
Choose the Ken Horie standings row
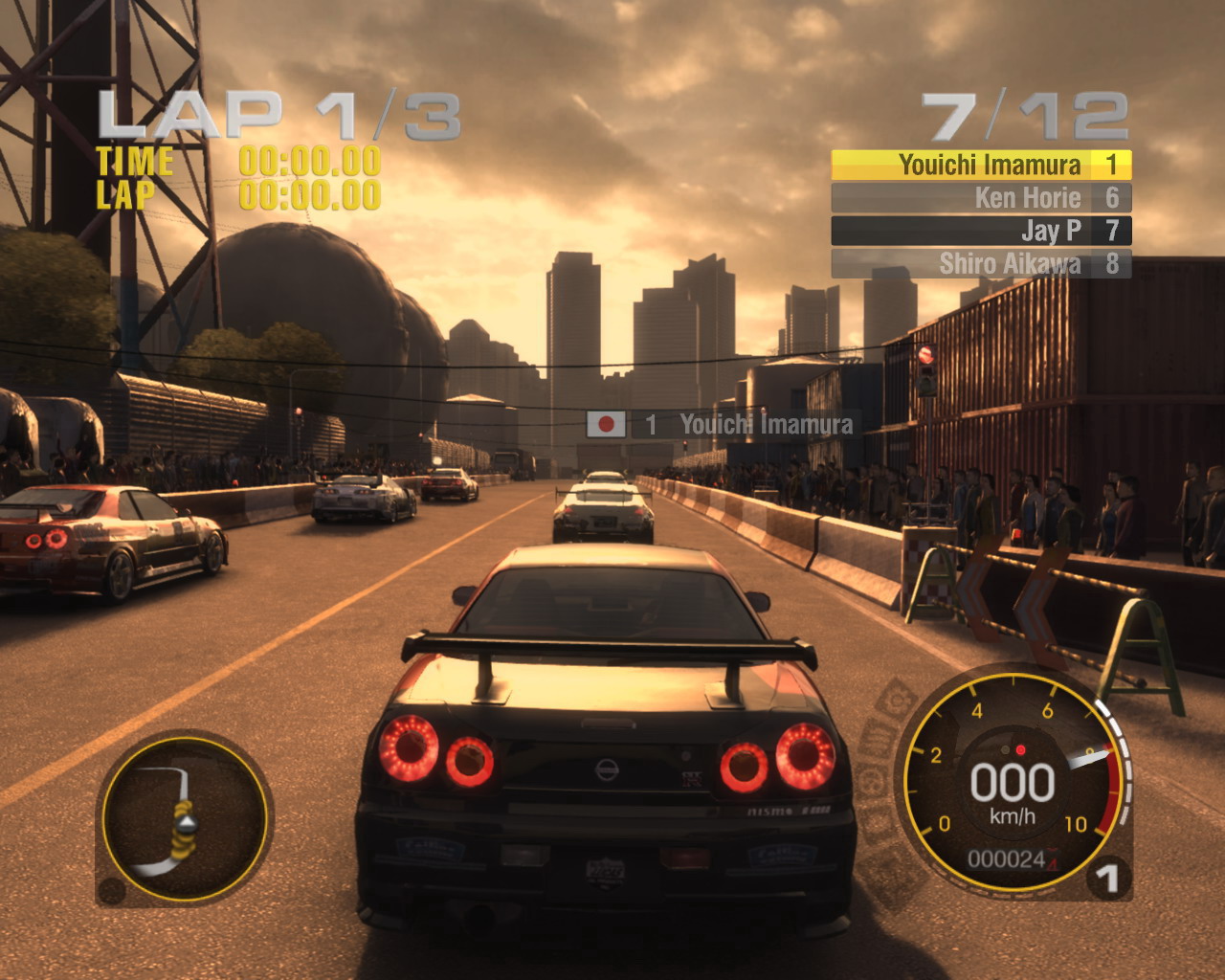pyautogui.click(x=981, y=198)
